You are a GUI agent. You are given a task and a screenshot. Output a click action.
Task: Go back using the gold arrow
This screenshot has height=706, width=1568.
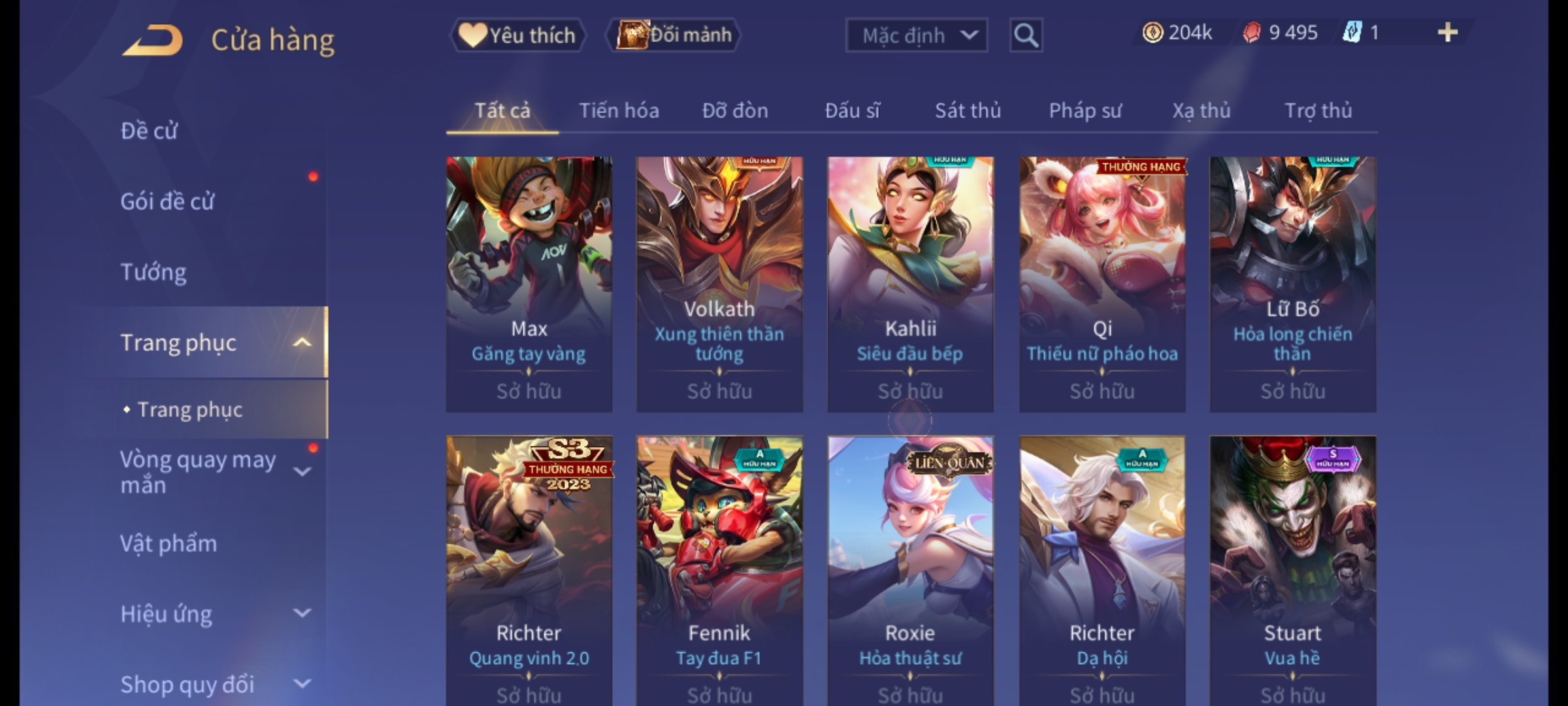[152, 40]
